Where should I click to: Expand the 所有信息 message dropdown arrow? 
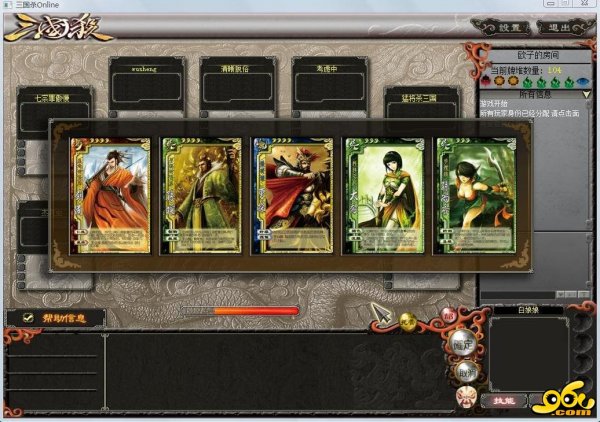(588, 94)
